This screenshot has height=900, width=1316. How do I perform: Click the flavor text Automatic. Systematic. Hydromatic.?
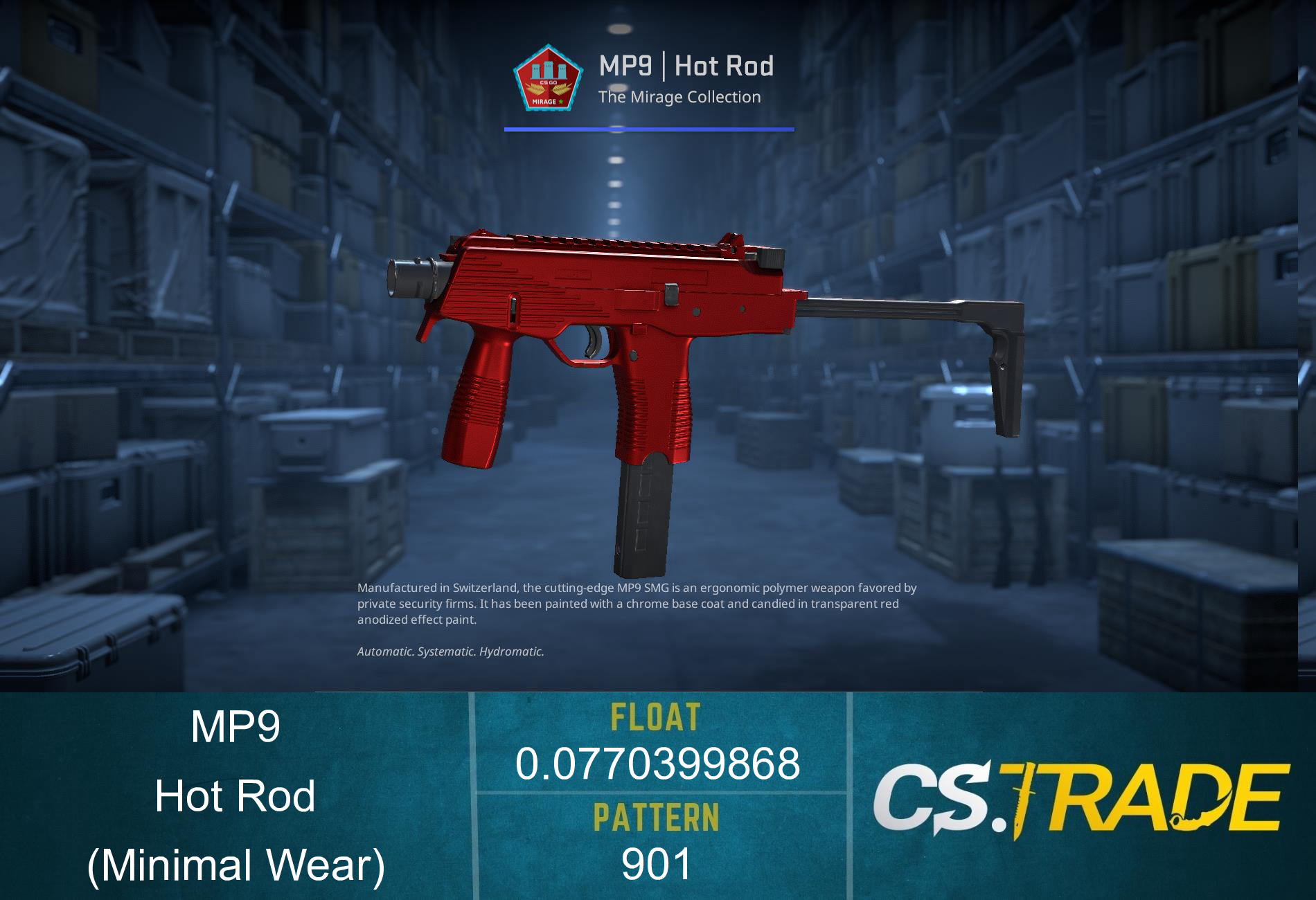(450, 651)
